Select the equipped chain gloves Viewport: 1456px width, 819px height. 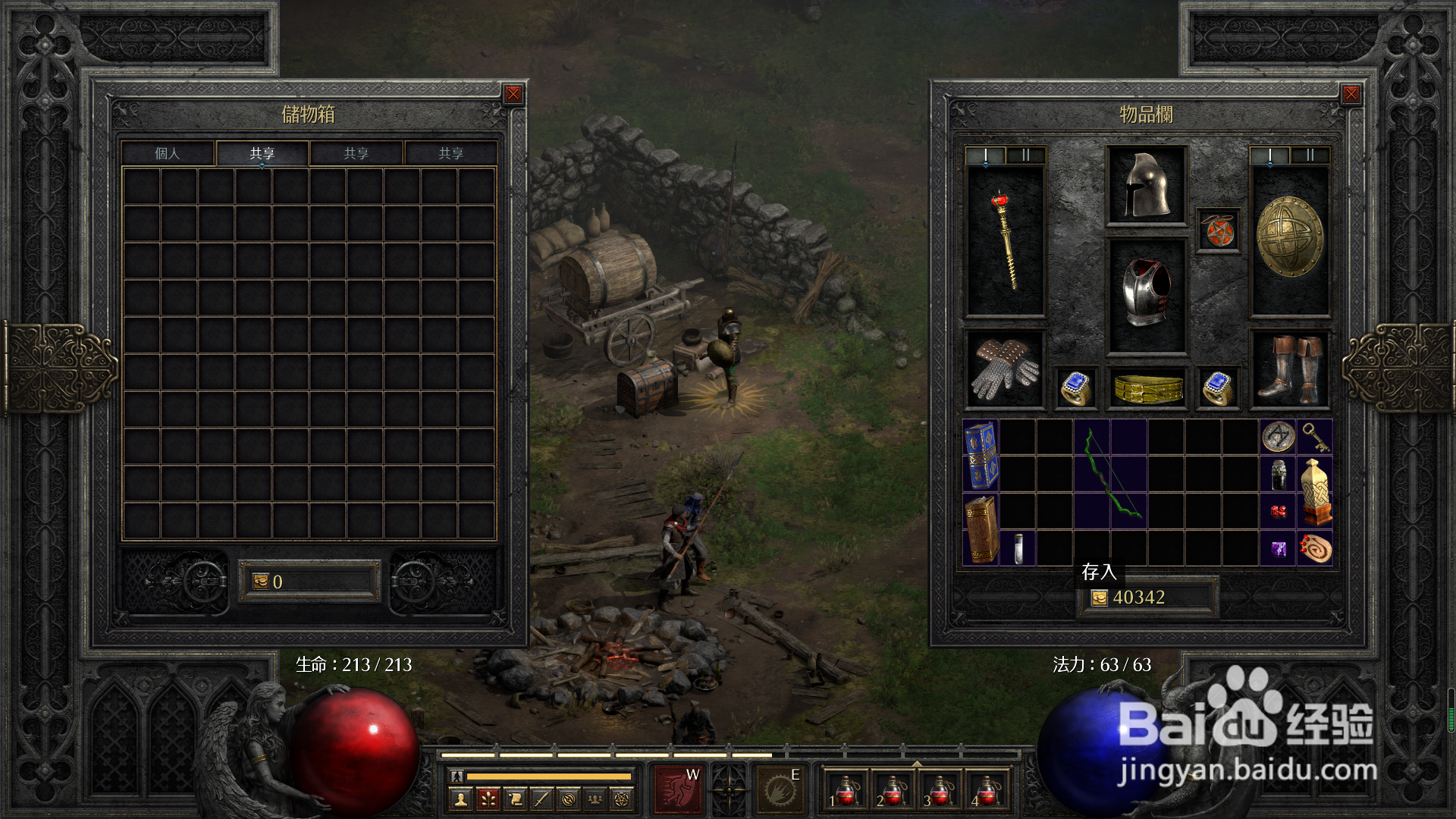click(1005, 369)
